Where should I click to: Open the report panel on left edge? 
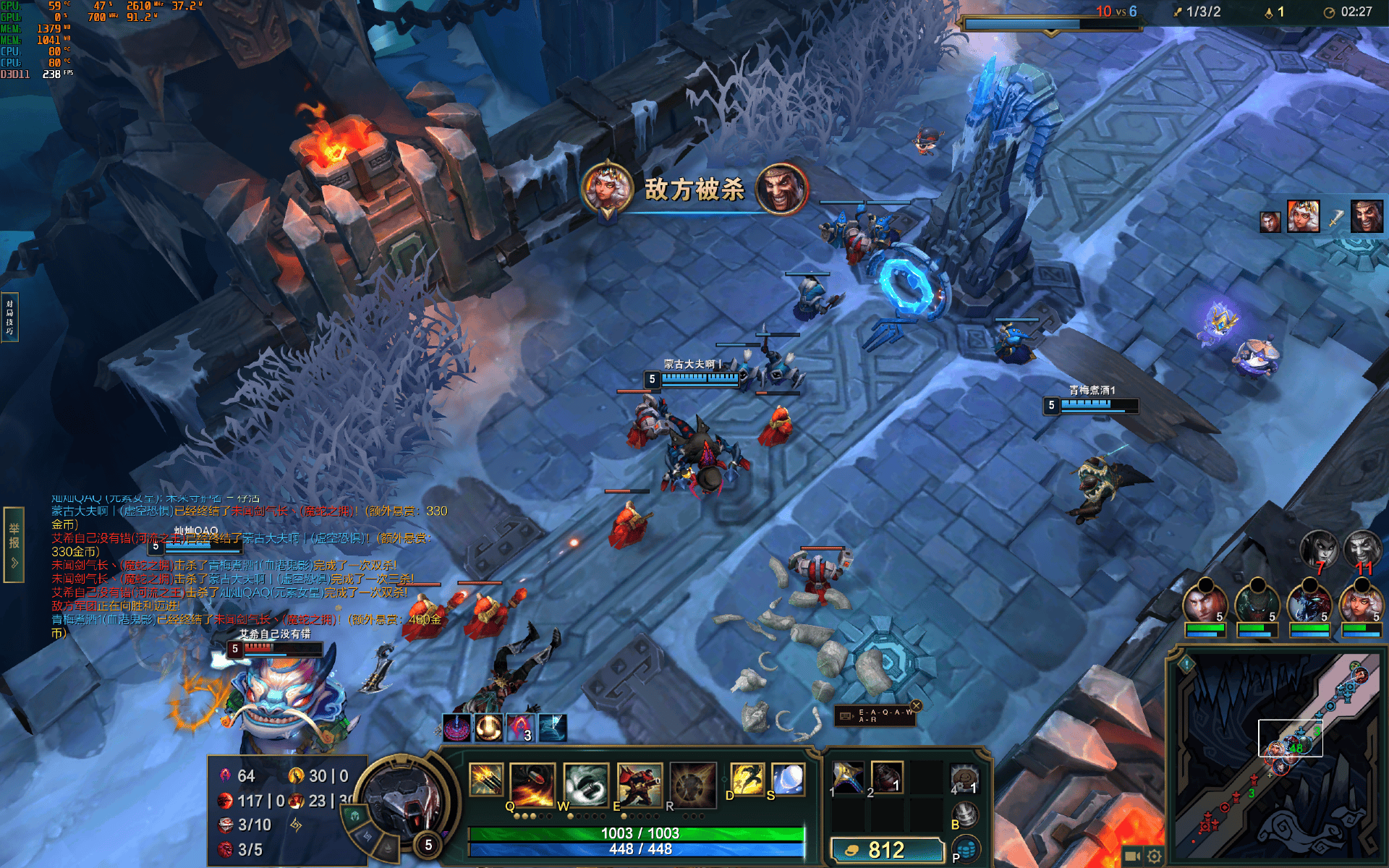tap(13, 544)
